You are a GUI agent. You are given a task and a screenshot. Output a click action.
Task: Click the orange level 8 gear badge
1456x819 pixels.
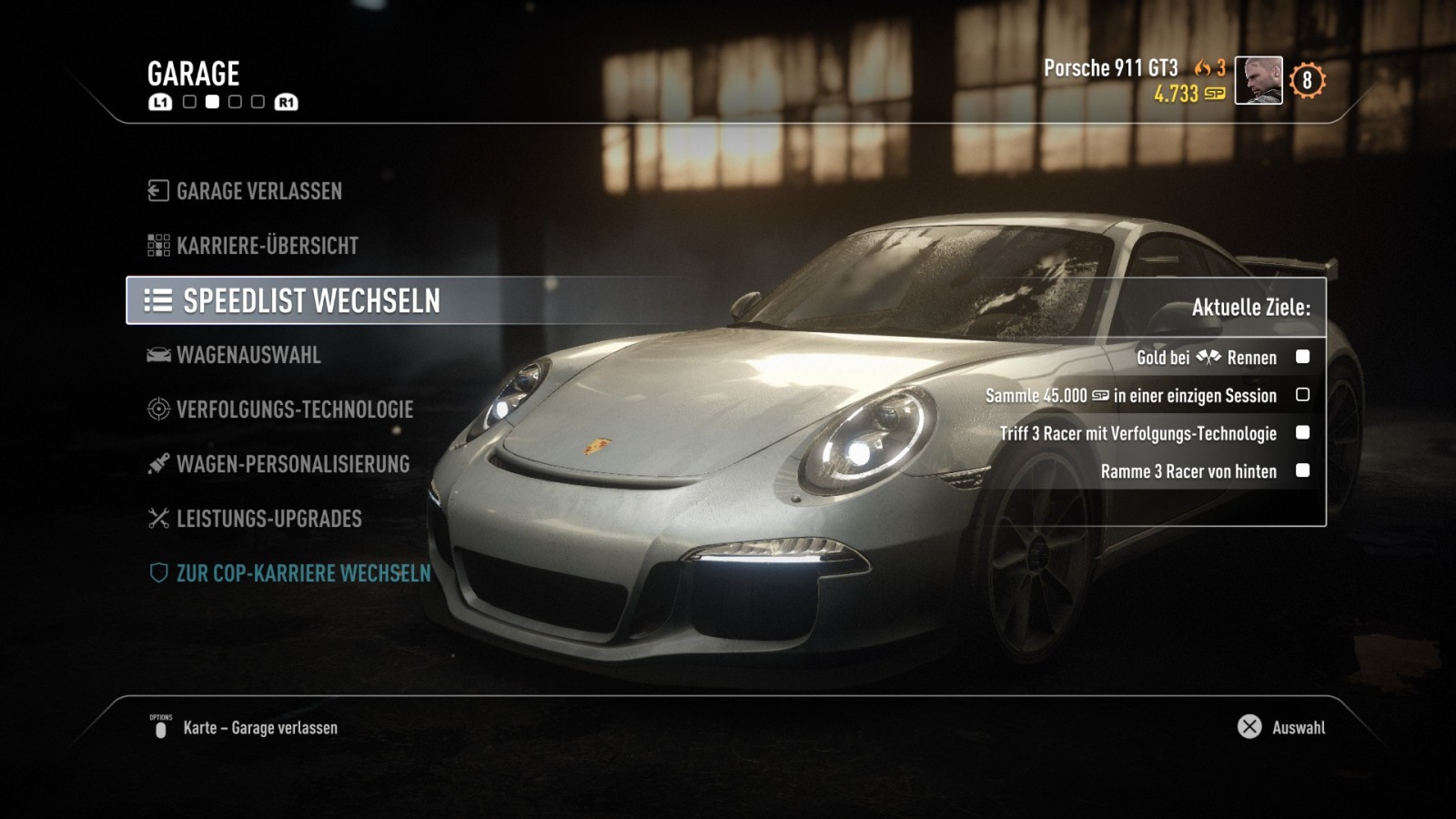coord(1307,81)
